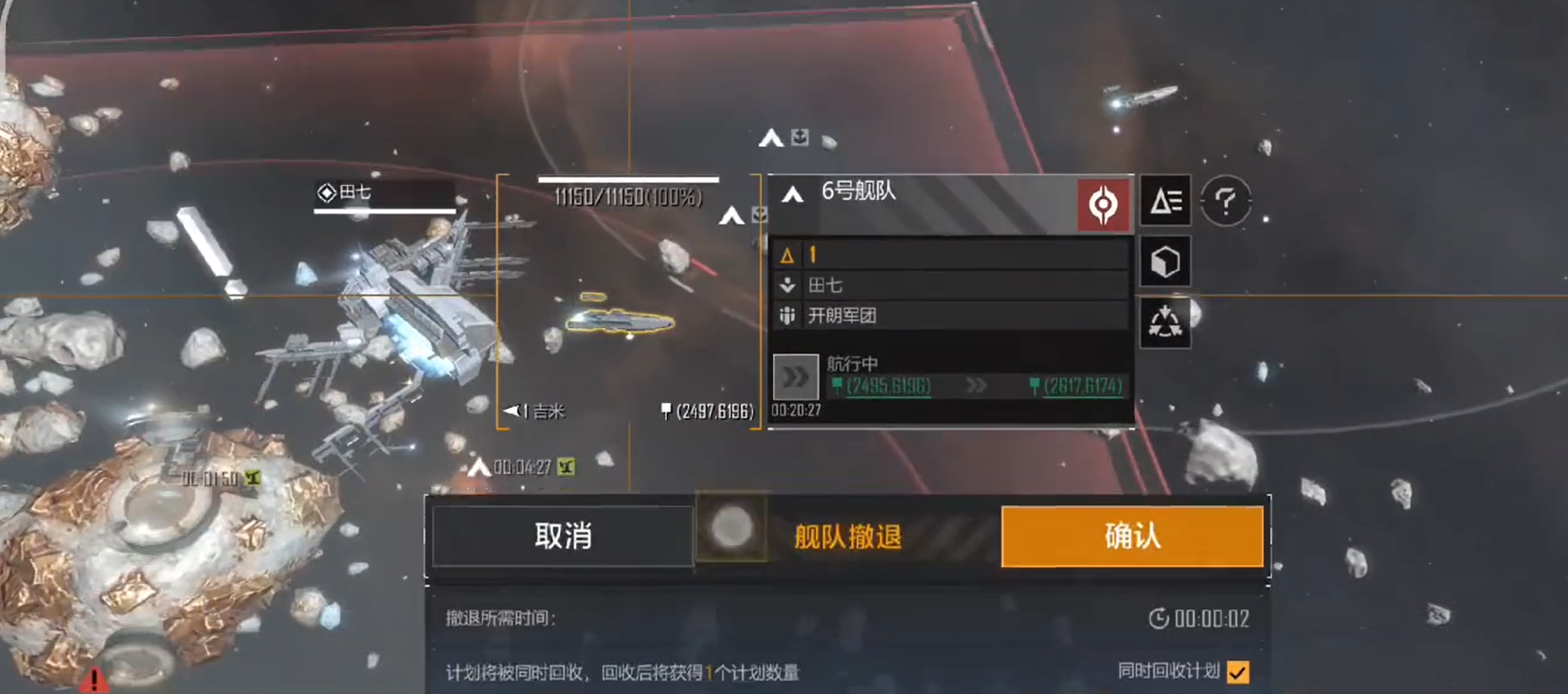Screen dimensions: 1568x694
Task: Click the double-chevron sailing thumbnail icon
Action: coord(795,376)
